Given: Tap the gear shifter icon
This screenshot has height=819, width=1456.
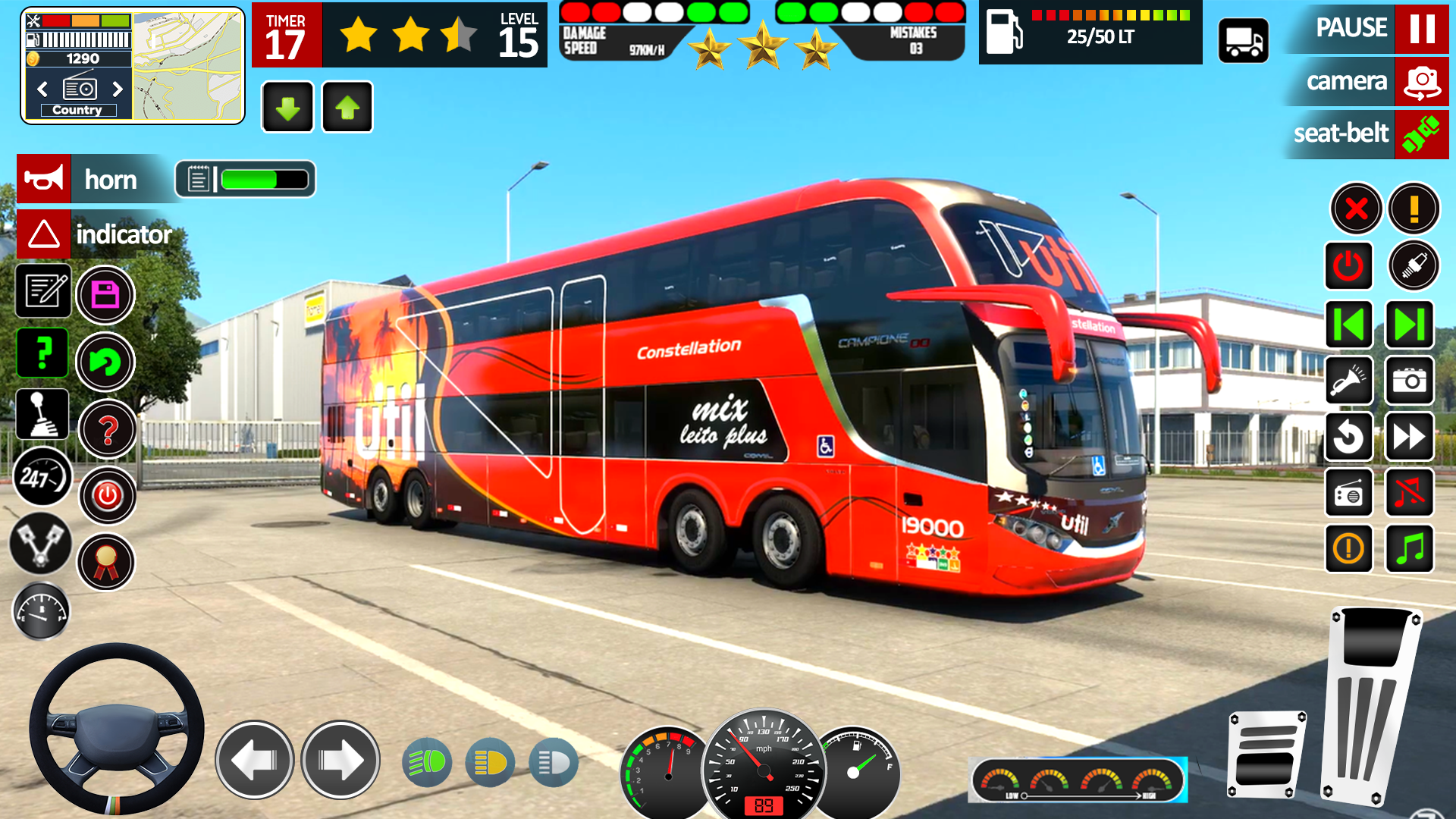Looking at the screenshot, I should click(x=42, y=415).
